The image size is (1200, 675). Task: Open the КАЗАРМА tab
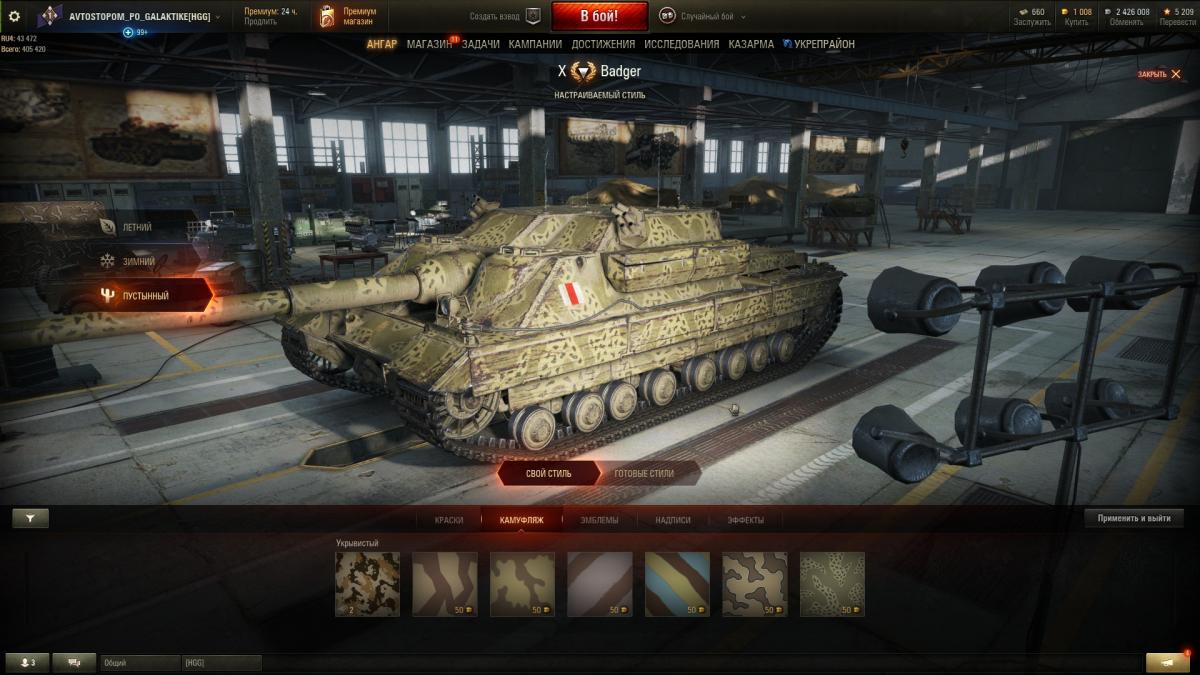(750, 44)
